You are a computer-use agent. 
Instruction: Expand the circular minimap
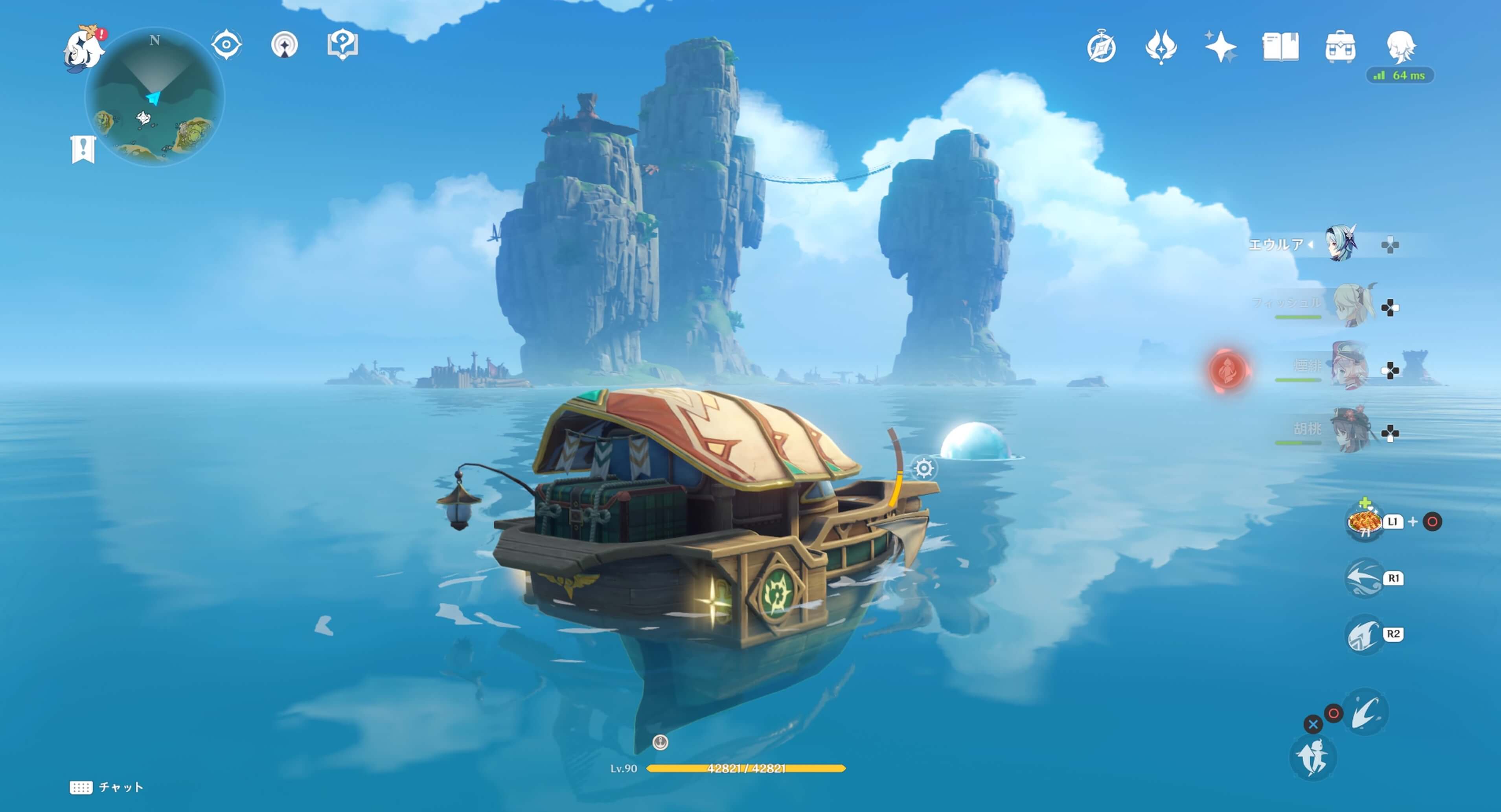coord(155,97)
